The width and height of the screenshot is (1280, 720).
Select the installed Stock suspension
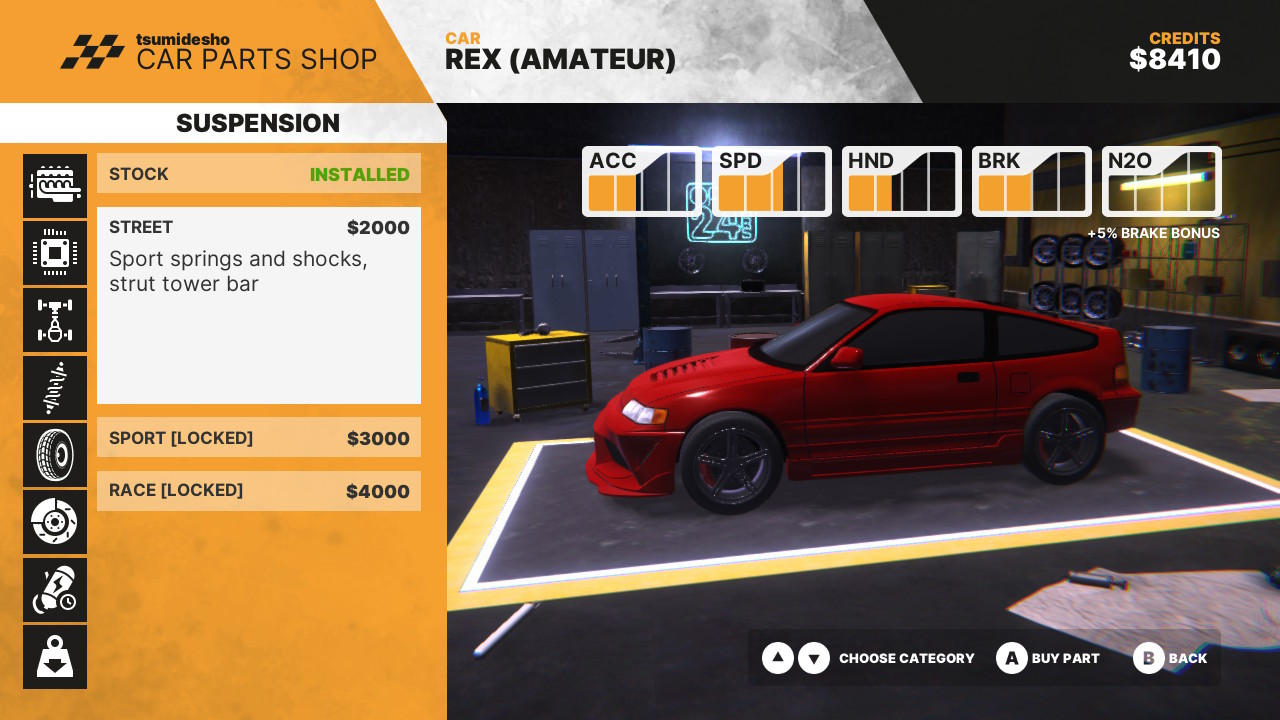(x=259, y=174)
